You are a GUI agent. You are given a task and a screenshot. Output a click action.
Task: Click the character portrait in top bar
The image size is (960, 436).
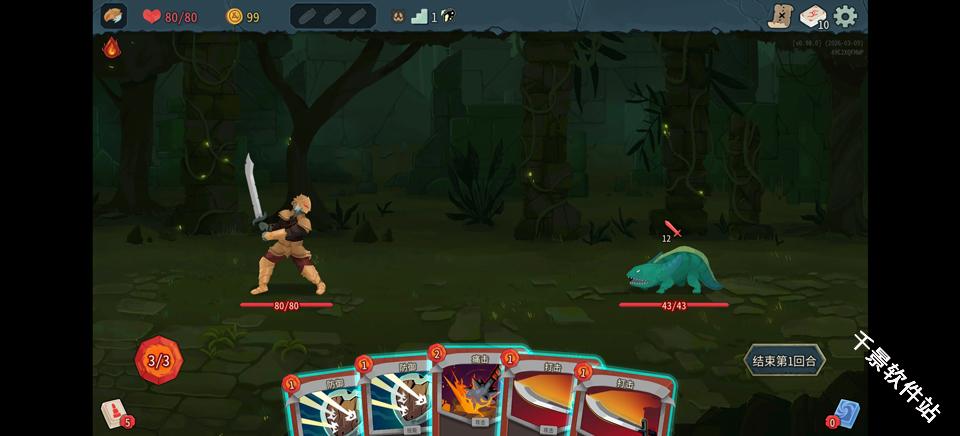[114, 16]
